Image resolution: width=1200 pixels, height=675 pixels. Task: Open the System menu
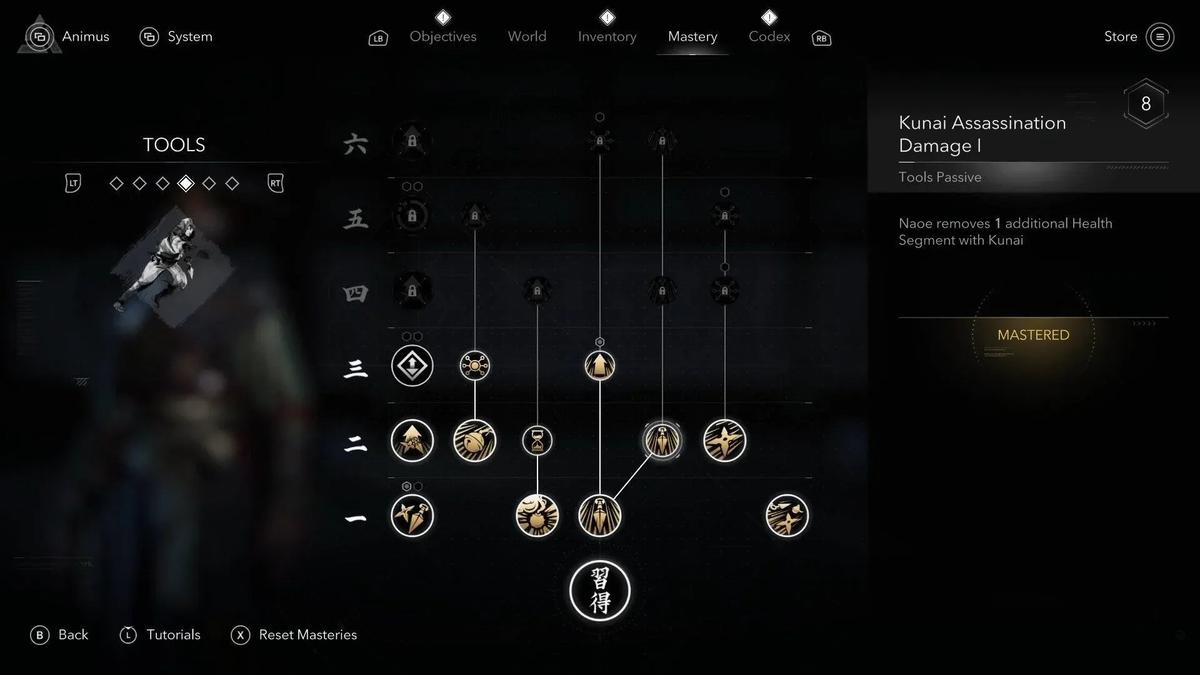176,37
